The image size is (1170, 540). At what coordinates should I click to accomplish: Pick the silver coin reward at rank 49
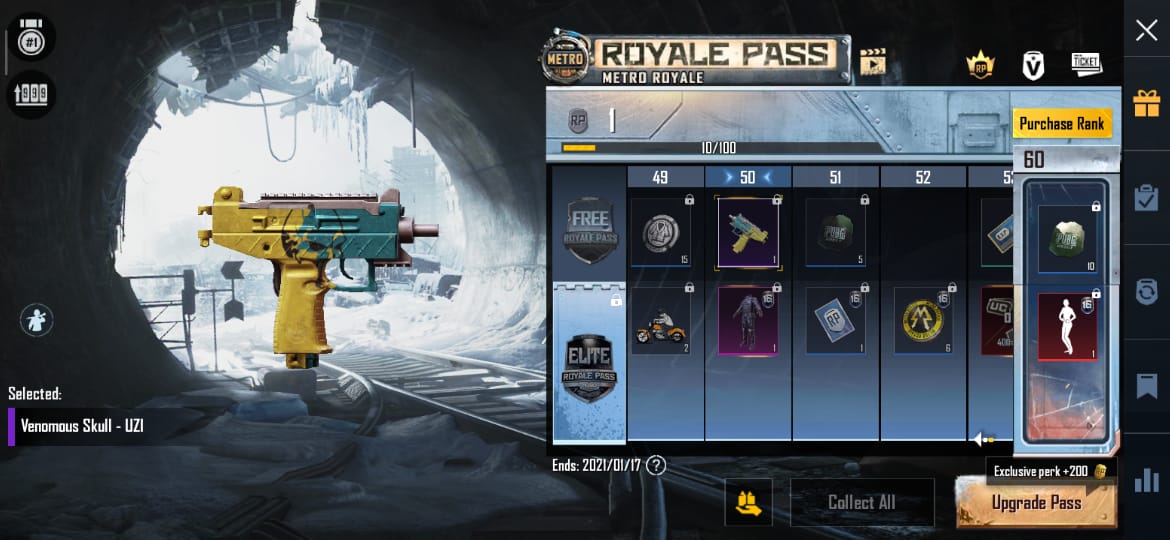[660, 233]
